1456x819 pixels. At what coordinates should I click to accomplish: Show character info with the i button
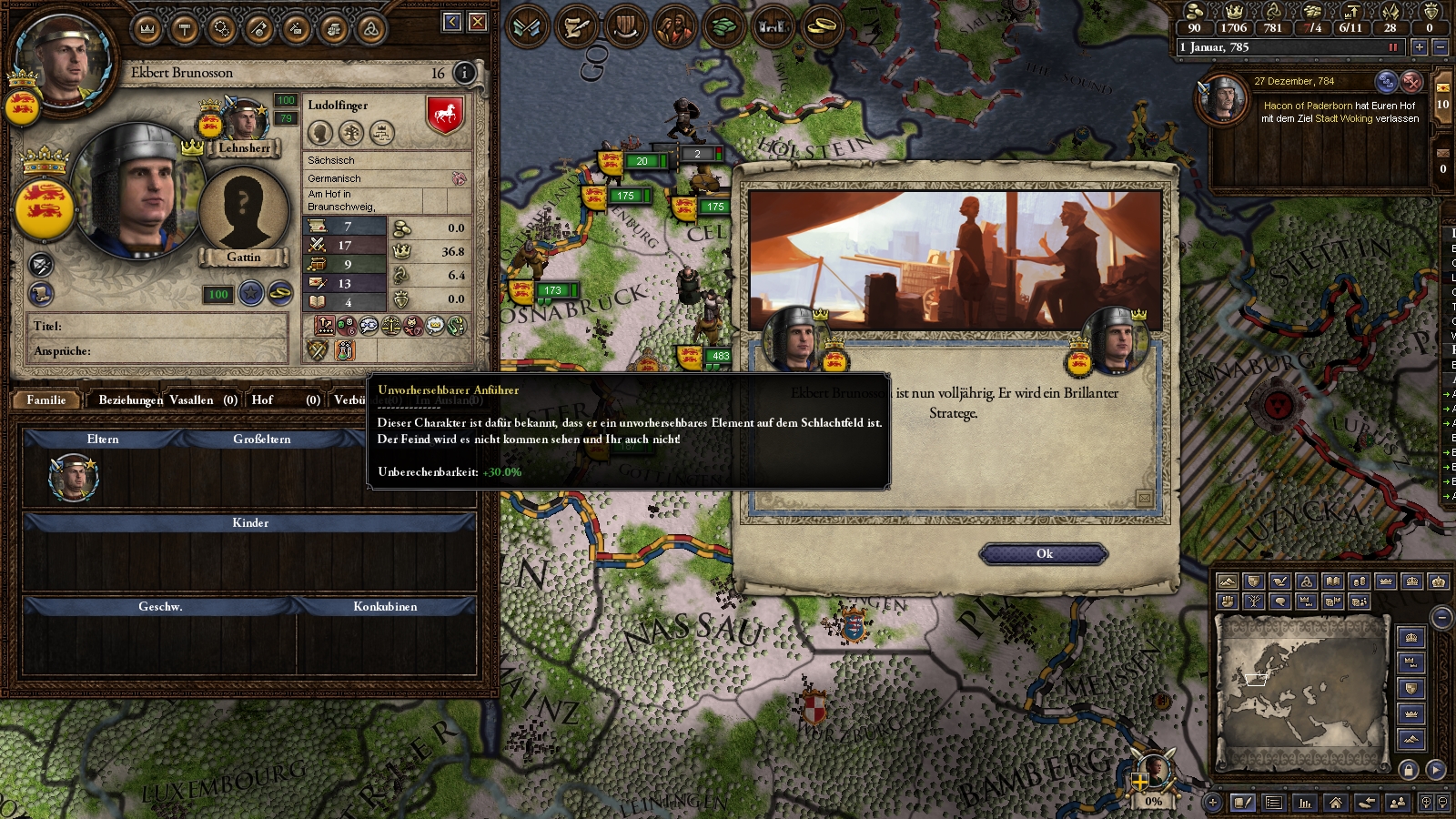point(464,73)
